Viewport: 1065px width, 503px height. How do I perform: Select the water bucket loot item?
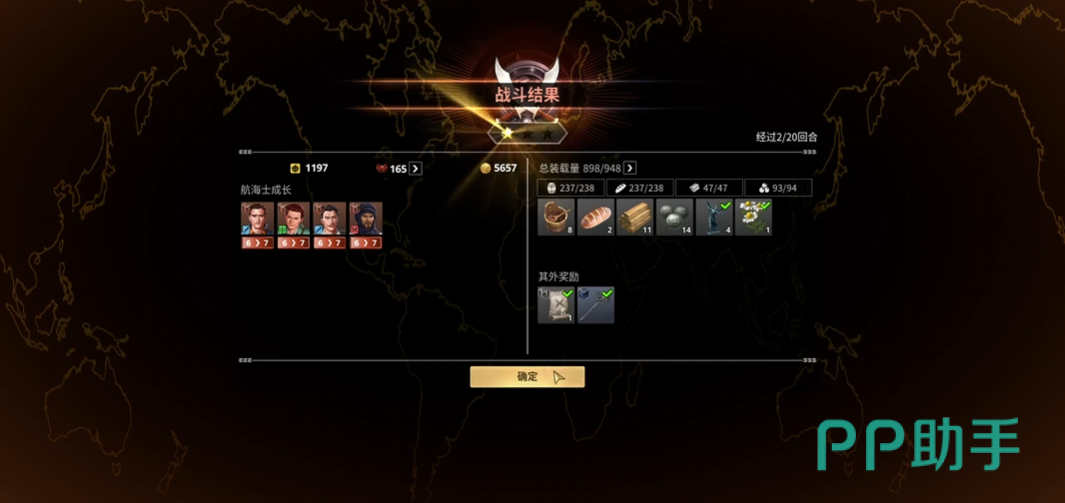(555, 218)
